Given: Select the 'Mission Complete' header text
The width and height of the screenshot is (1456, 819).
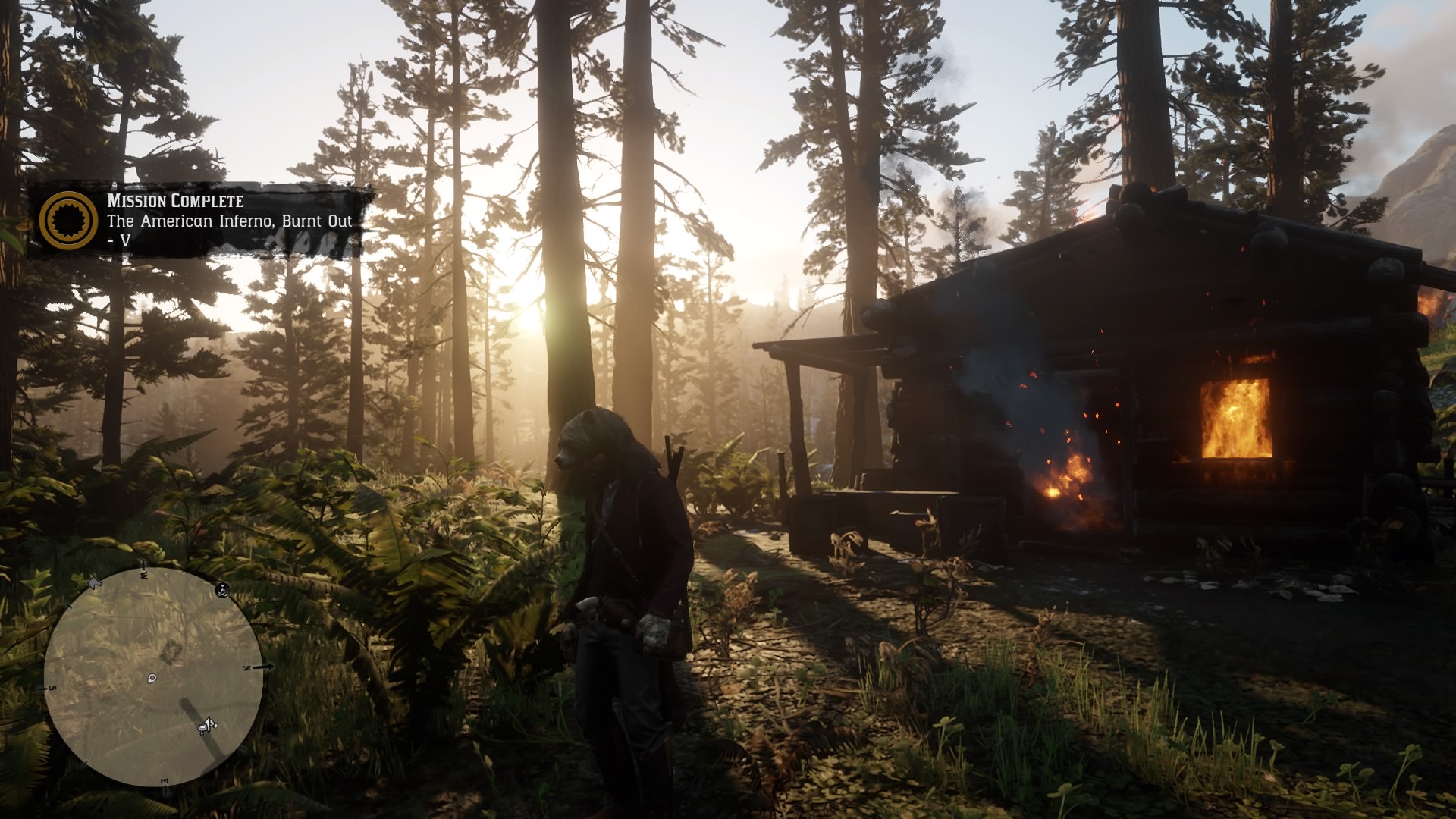Looking at the screenshot, I should point(174,202).
